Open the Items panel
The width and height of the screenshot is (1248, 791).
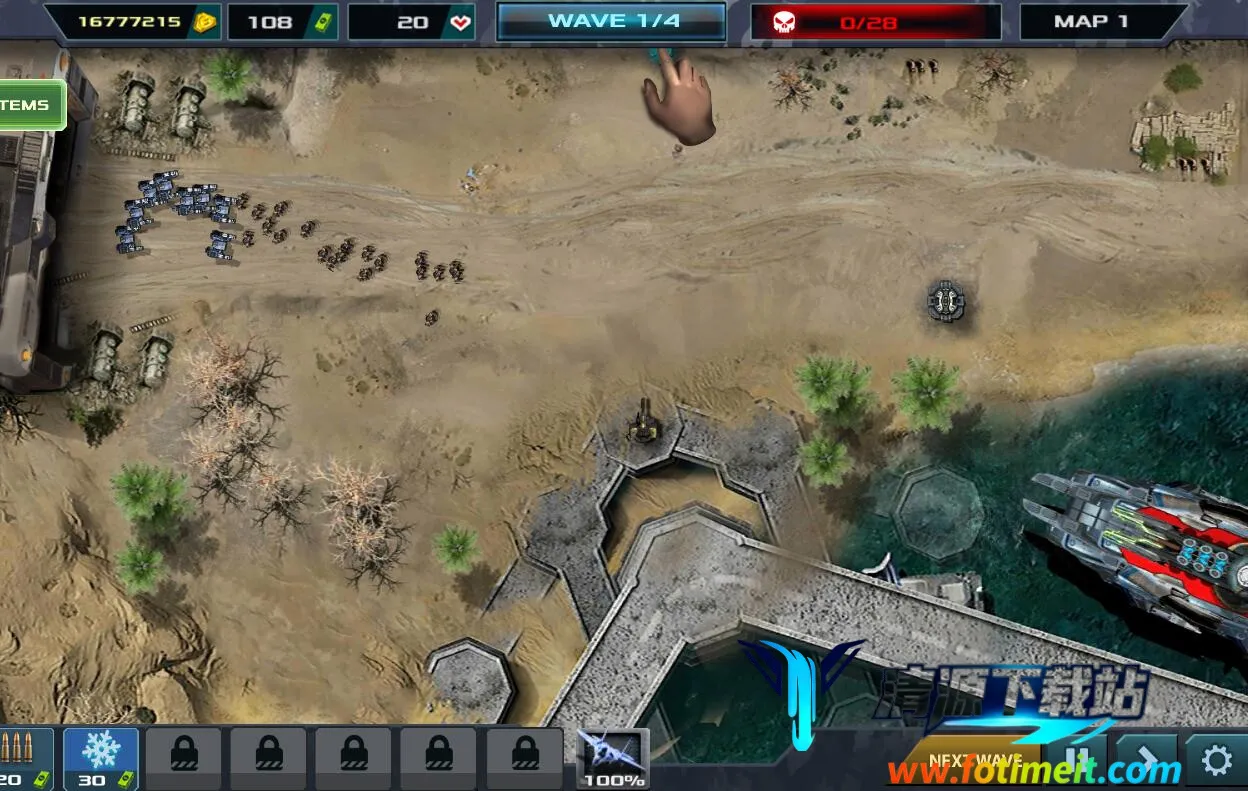click(x=30, y=105)
